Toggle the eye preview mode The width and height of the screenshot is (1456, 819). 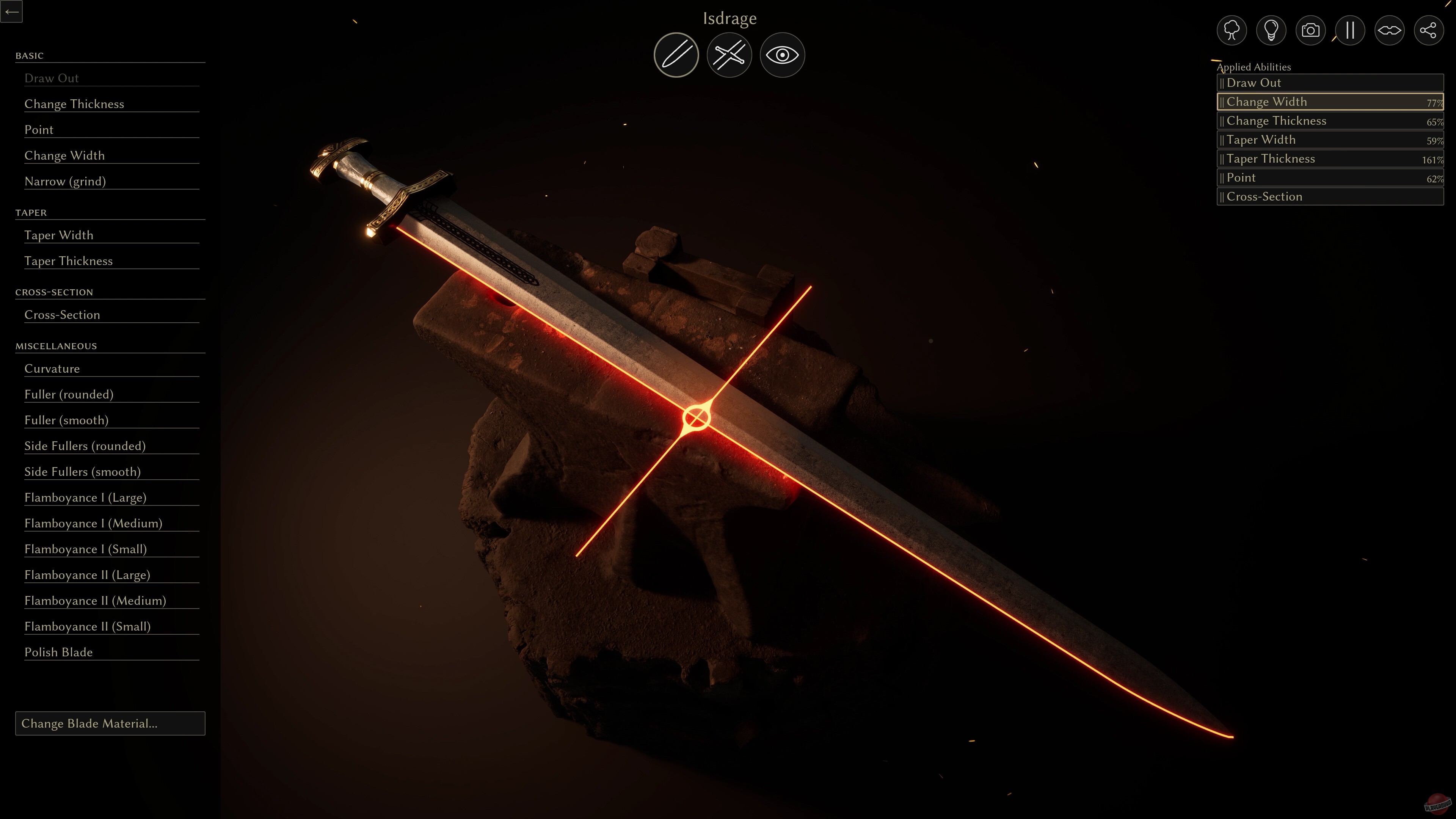point(782,54)
